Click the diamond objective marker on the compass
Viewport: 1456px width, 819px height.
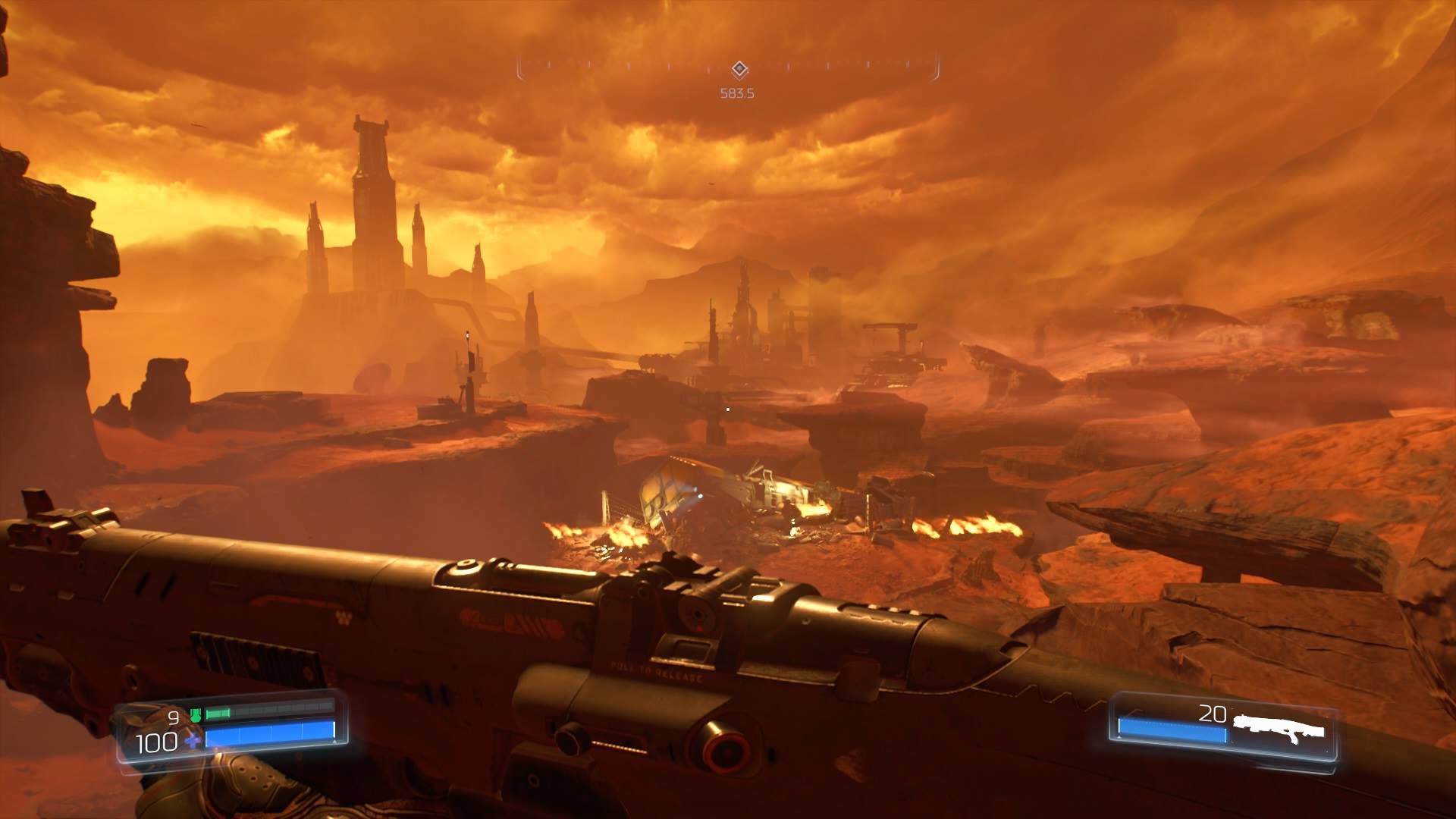(x=740, y=71)
